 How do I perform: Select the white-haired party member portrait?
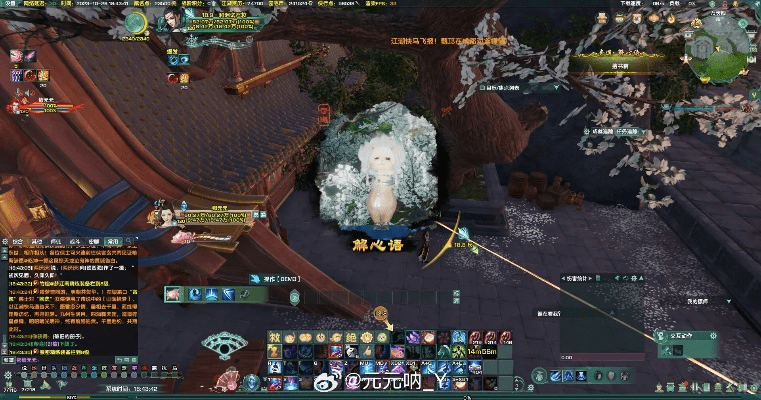click(x=160, y=213)
